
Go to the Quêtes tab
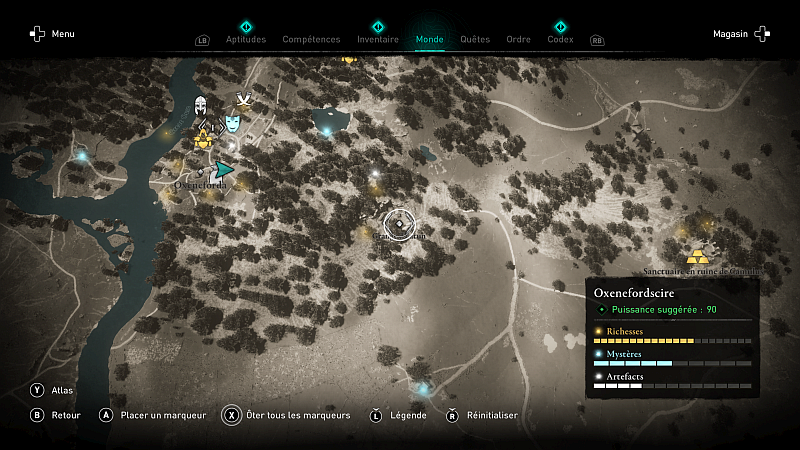pyautogui.click(x=475, y=40)
